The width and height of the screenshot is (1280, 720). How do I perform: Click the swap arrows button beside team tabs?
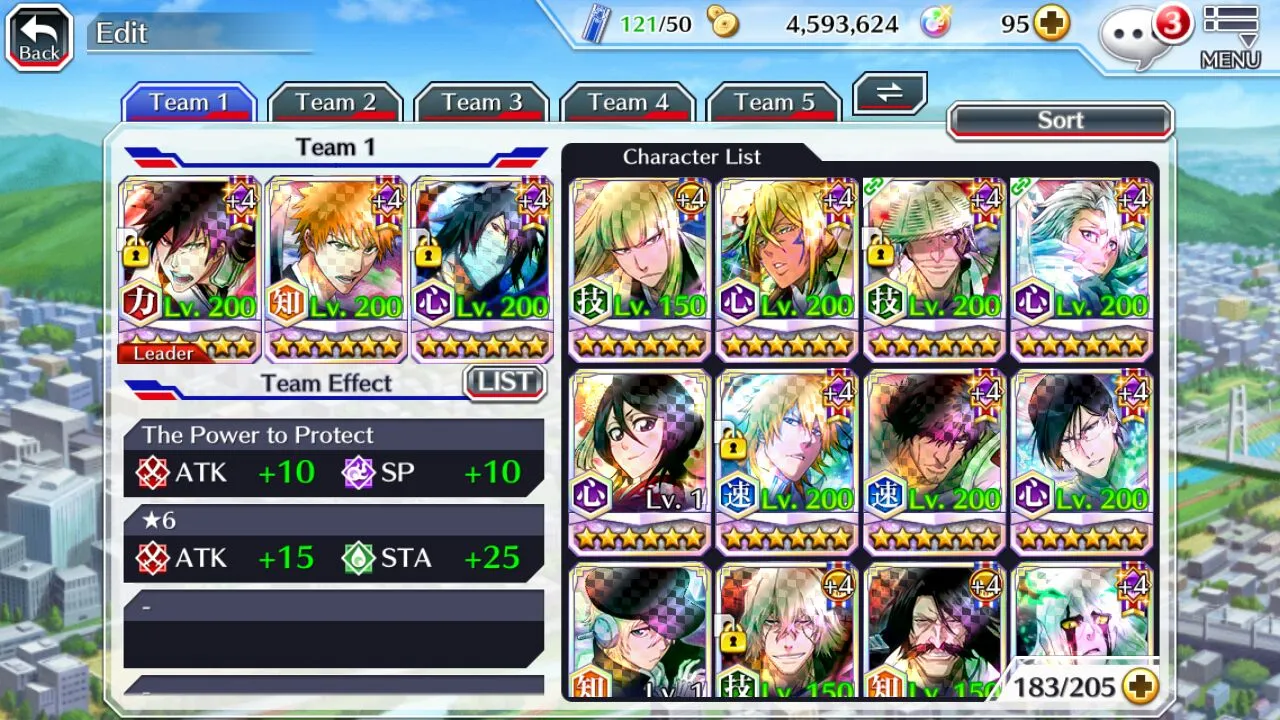889,94
